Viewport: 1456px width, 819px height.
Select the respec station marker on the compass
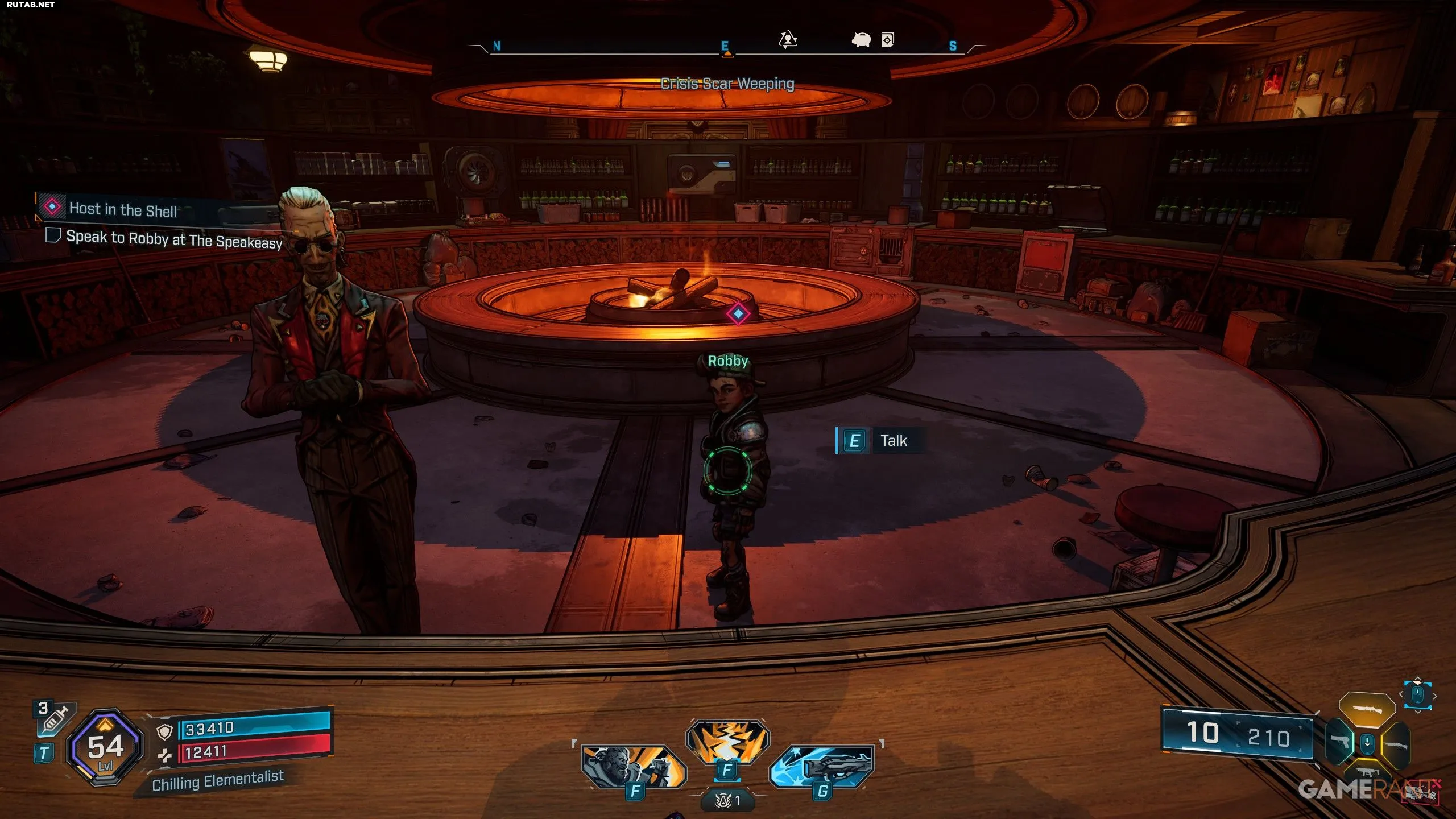(x=788, y=40)
